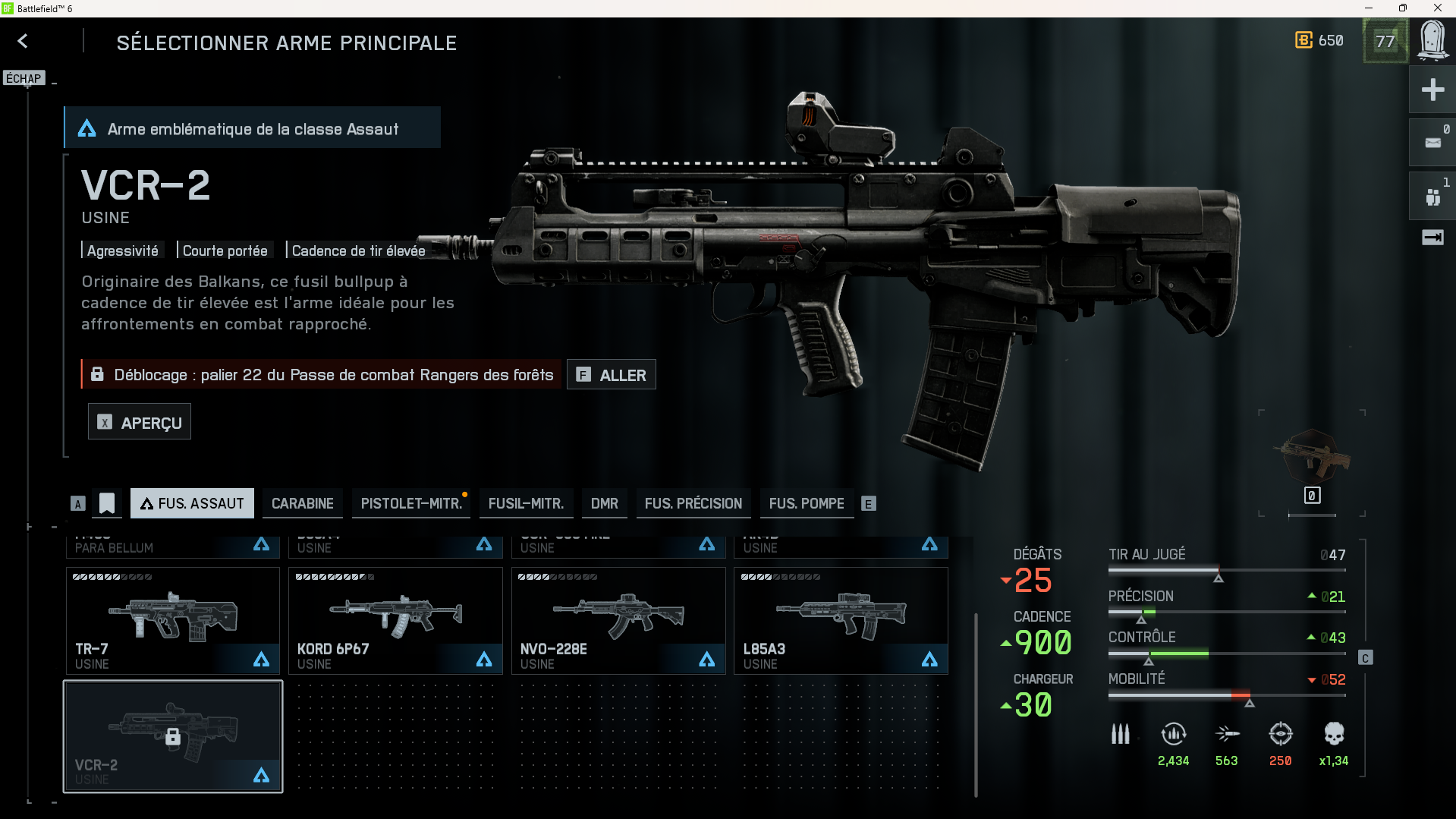This screenshot has width=1456, height=819.
Task: Open the APERÇU weapon preview
Action: tap(140, 423)
